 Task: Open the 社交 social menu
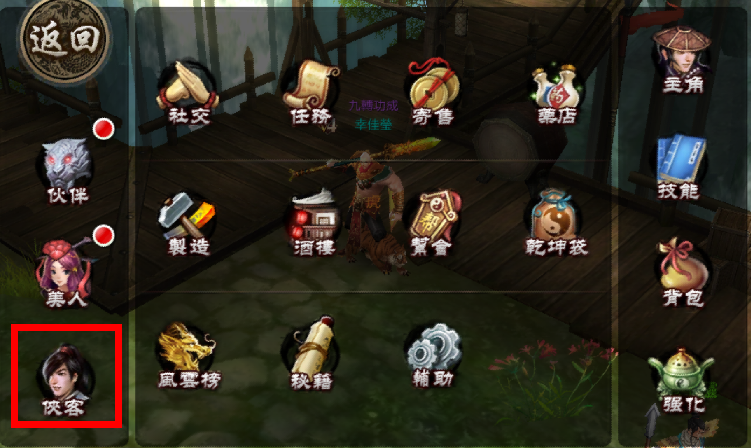click(186, 89)
